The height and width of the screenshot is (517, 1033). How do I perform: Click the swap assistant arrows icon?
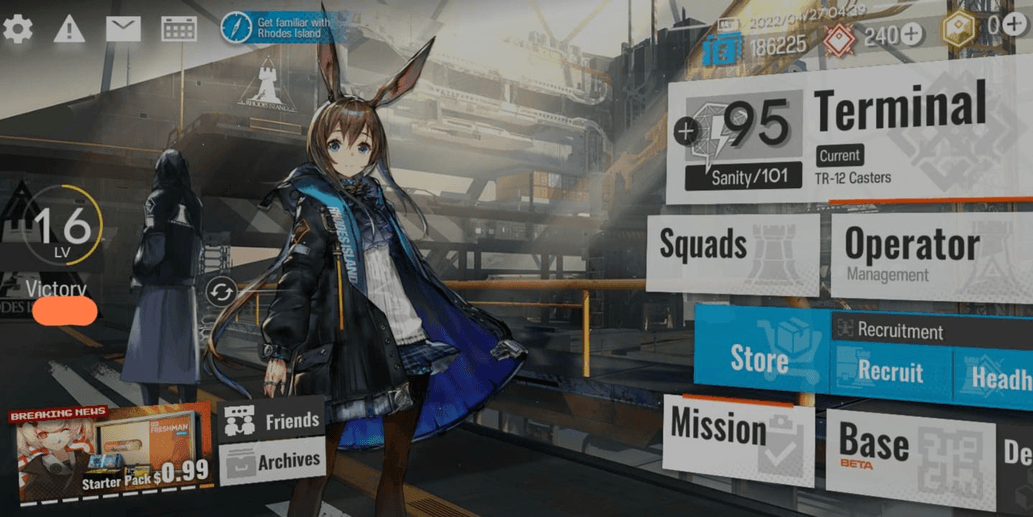221,292
